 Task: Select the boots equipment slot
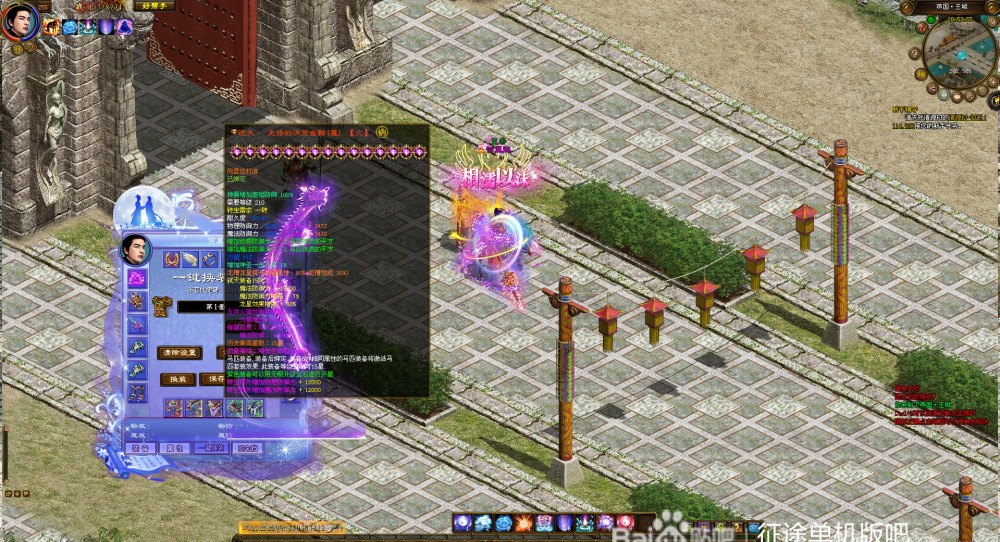[137, 393]
